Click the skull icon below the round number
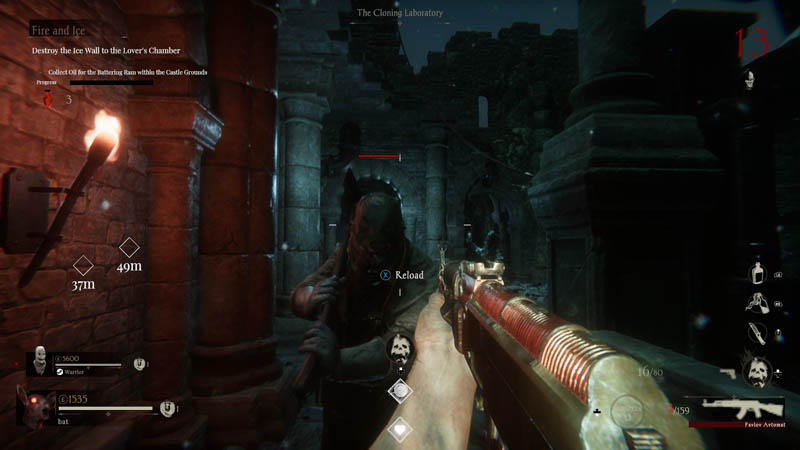The height and width of the screenshot is (450, 800). [x=748, y=80]
